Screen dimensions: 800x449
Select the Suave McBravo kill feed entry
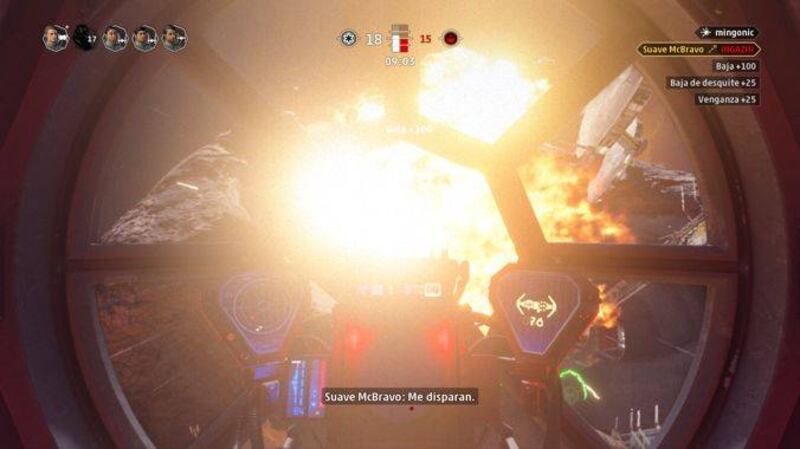(696, 49)
